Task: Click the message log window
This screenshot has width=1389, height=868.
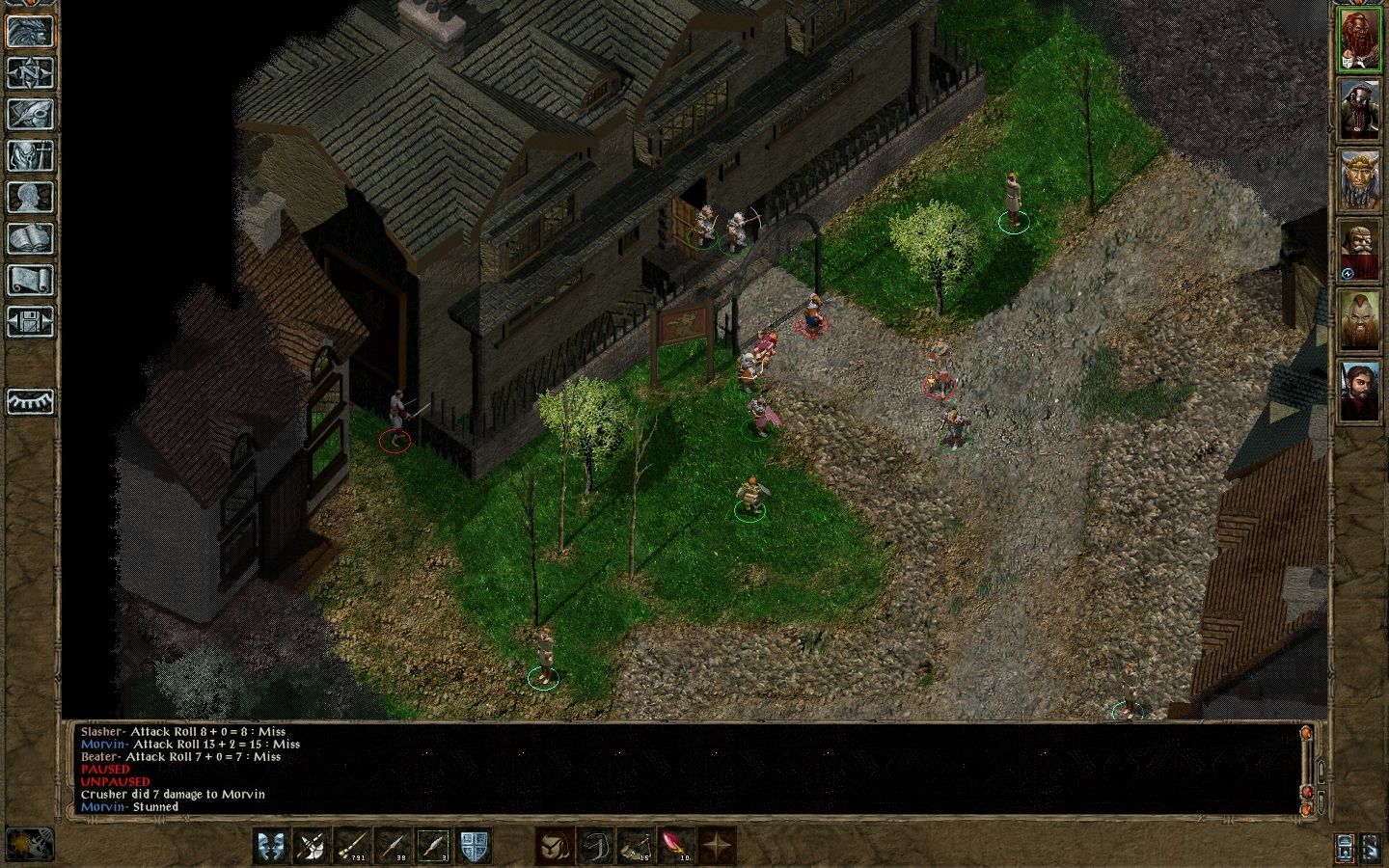Action: pyautogui.click(x=675, y=769)
